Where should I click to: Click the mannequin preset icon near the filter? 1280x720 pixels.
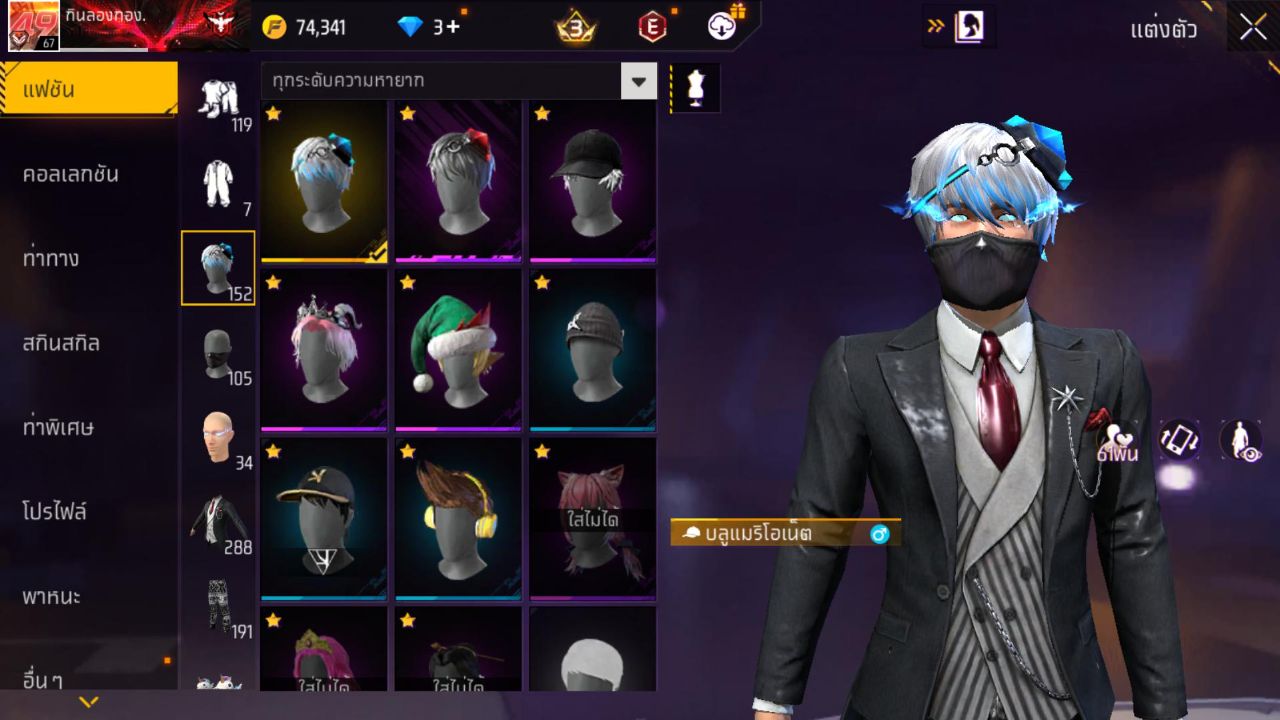[694, 88]
